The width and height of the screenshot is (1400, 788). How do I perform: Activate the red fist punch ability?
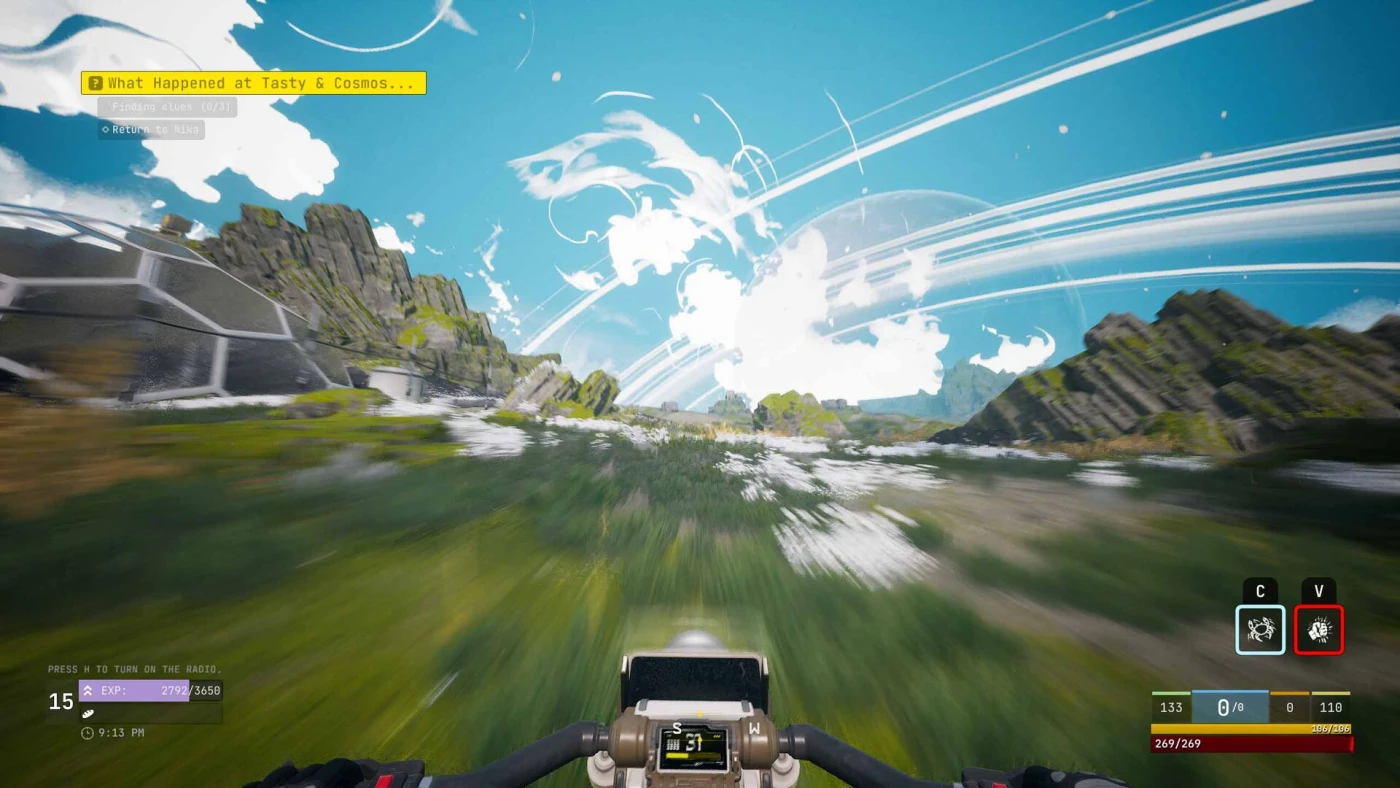tap(1318, 630)
